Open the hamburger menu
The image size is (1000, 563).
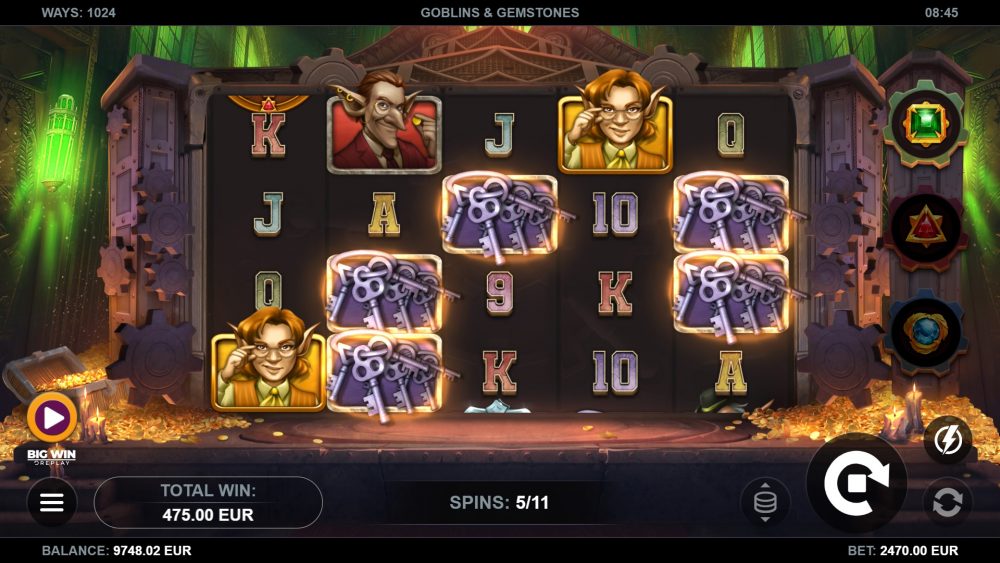[x=51, y=502]
